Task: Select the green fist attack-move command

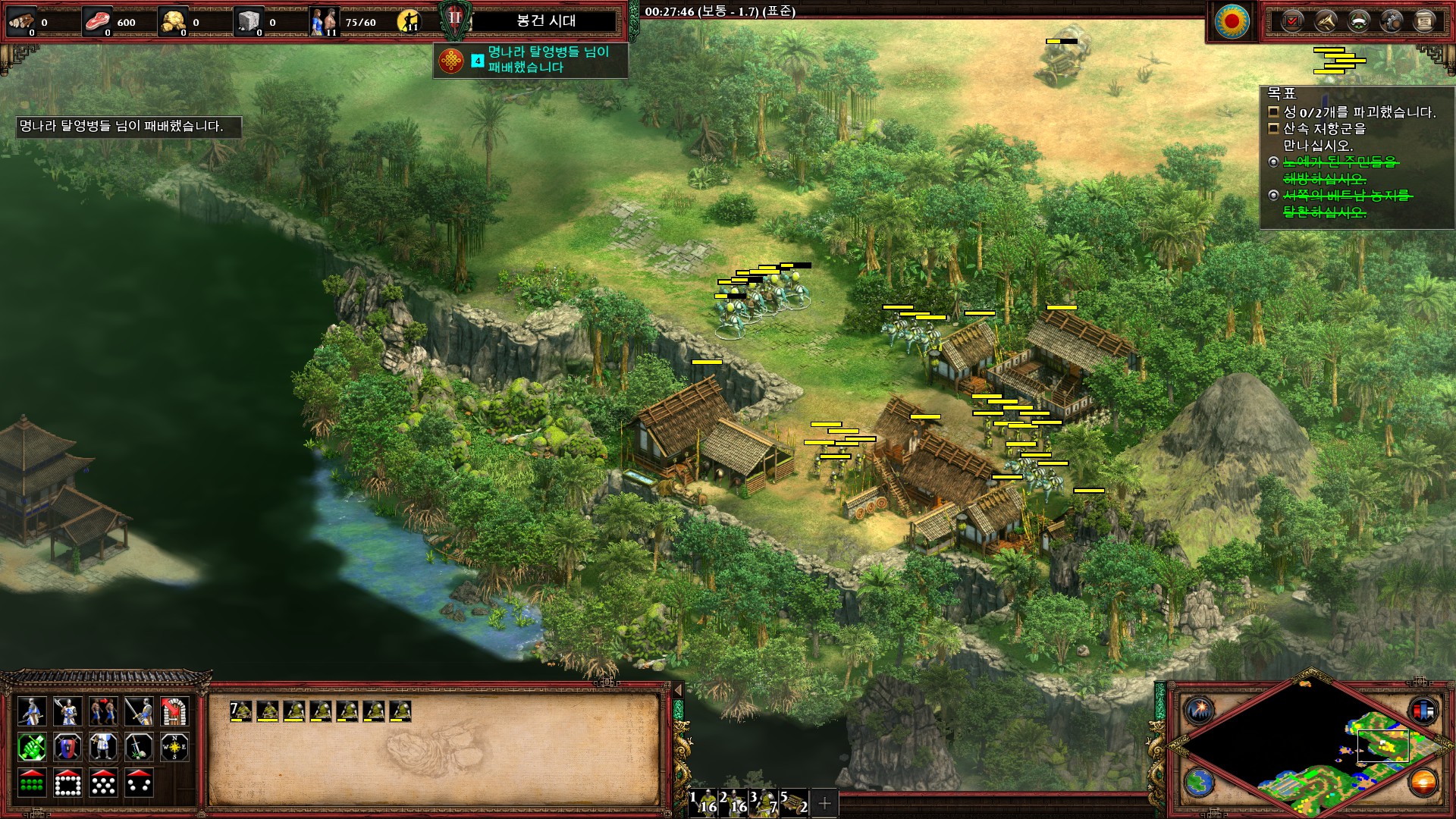Action: 31,748
